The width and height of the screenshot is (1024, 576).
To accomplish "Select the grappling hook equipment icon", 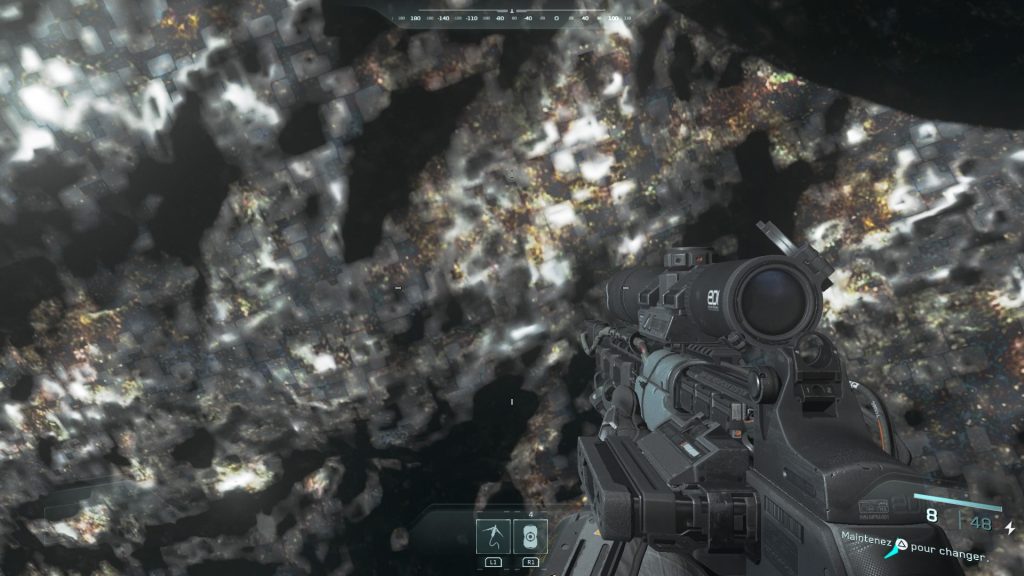I will coord(494,537).
